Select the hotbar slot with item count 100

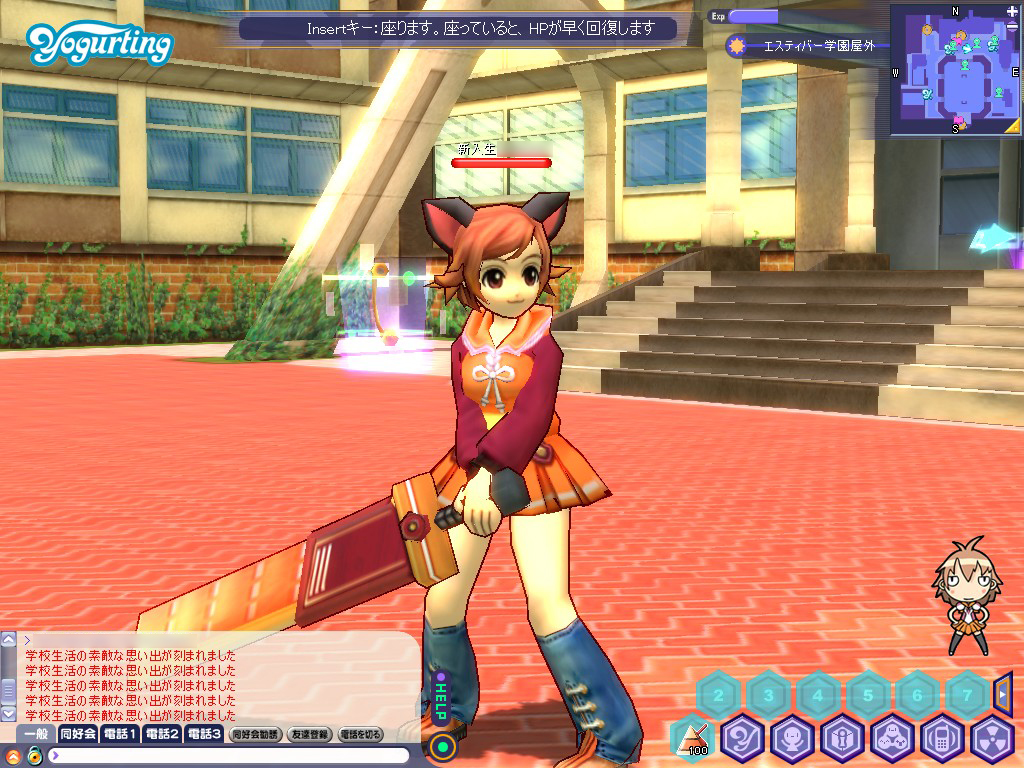pyautogui.click(x=694, y=740)
